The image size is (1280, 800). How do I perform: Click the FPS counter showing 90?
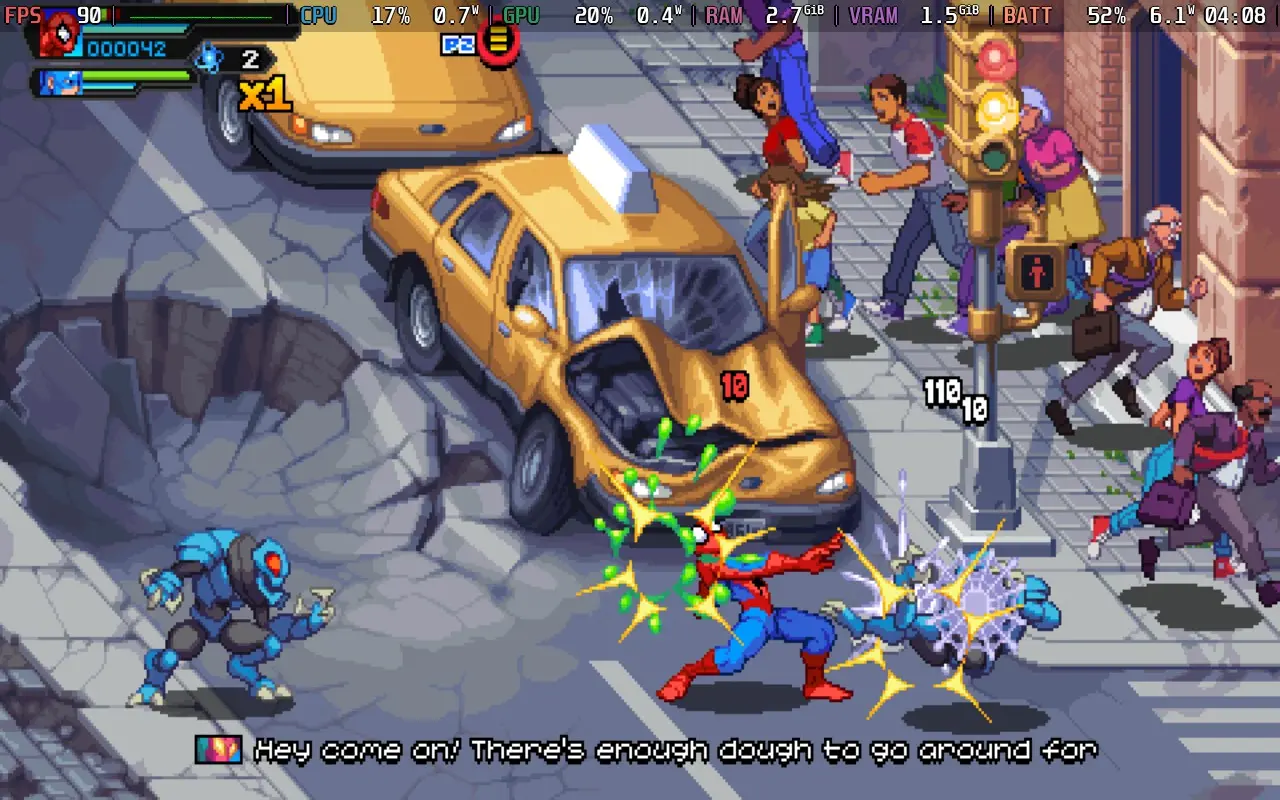point(88,15)
